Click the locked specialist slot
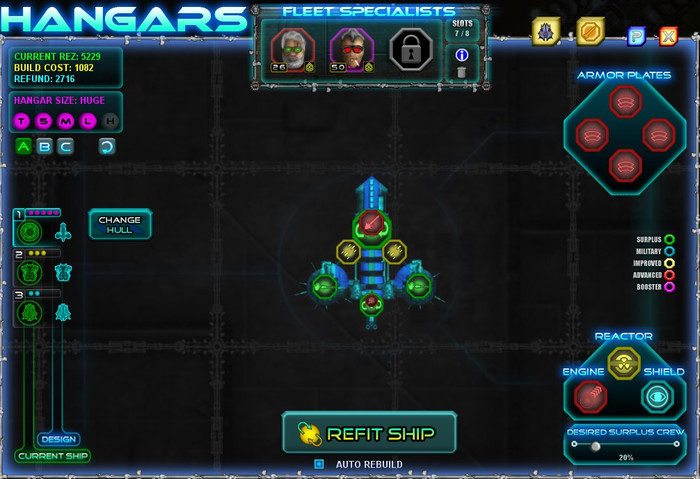 (410, 48)
